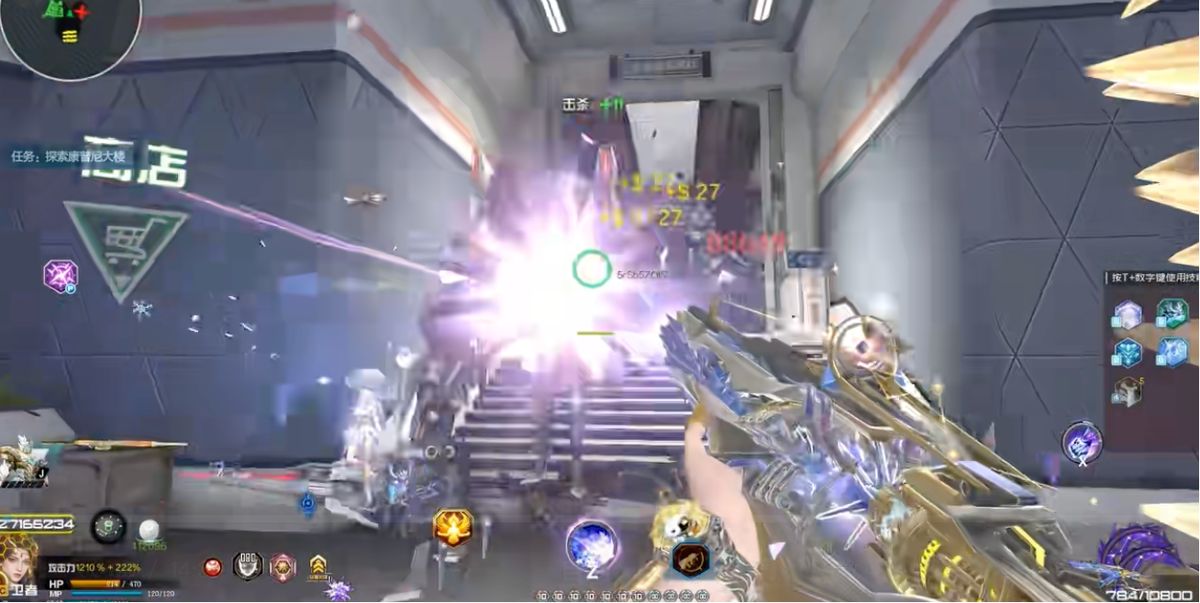
Task: Click the round dark gauge icon
Action: pyautogui.click(x=108, y=526)
